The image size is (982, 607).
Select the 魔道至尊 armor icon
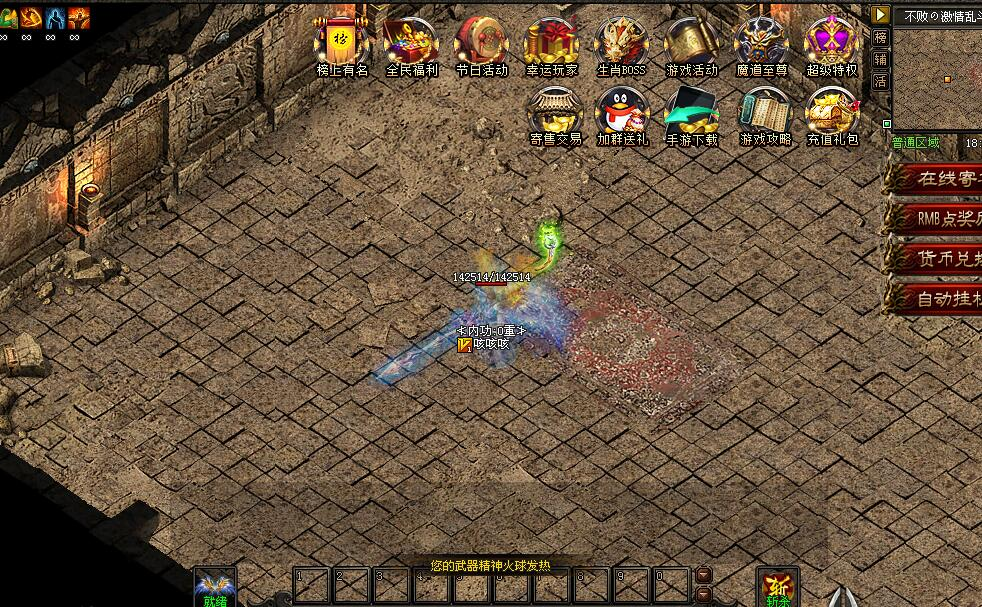coord(762,44)
